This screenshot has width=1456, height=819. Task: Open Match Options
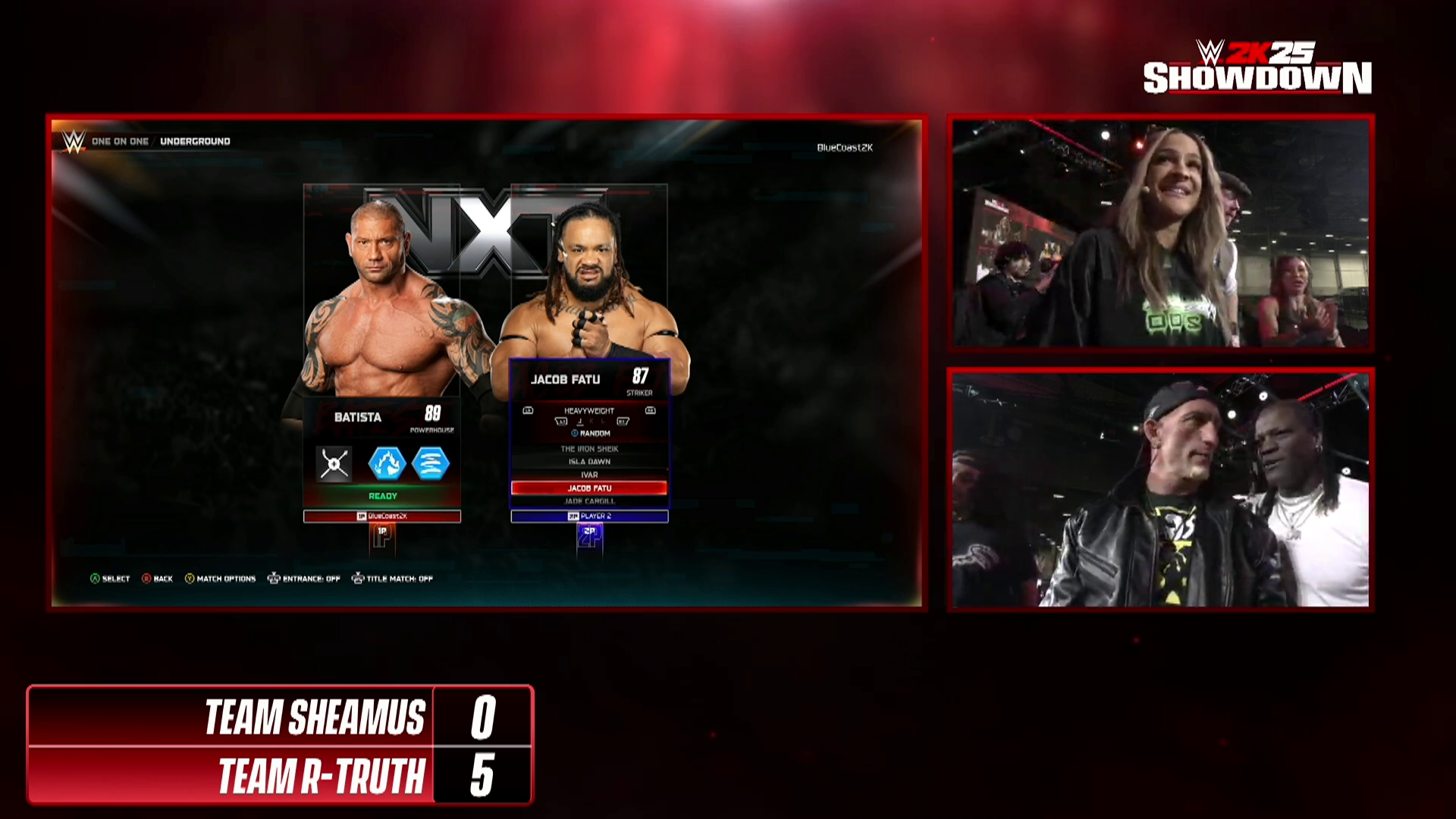click(x=221, y=579)
